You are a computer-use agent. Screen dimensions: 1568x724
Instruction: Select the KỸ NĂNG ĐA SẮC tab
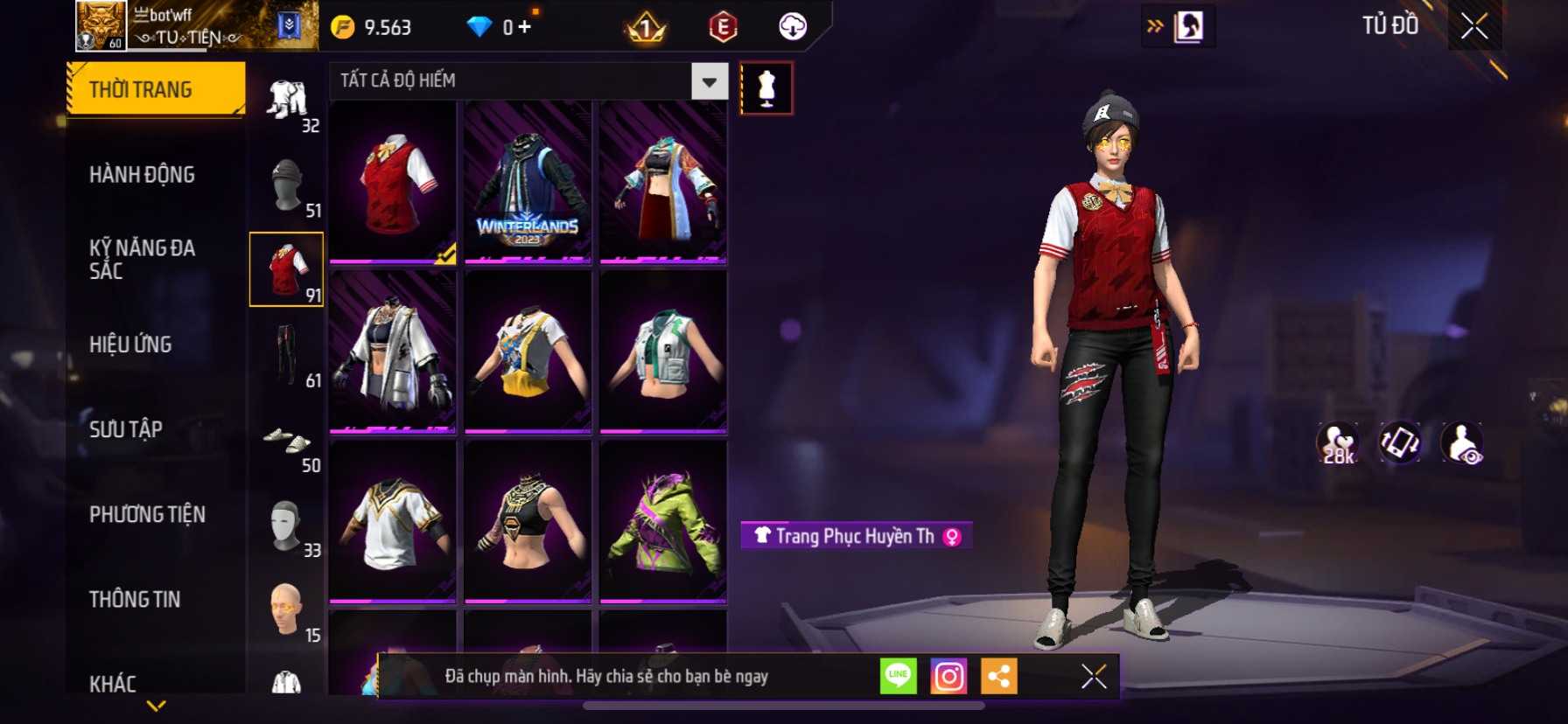tap(142, 259)
